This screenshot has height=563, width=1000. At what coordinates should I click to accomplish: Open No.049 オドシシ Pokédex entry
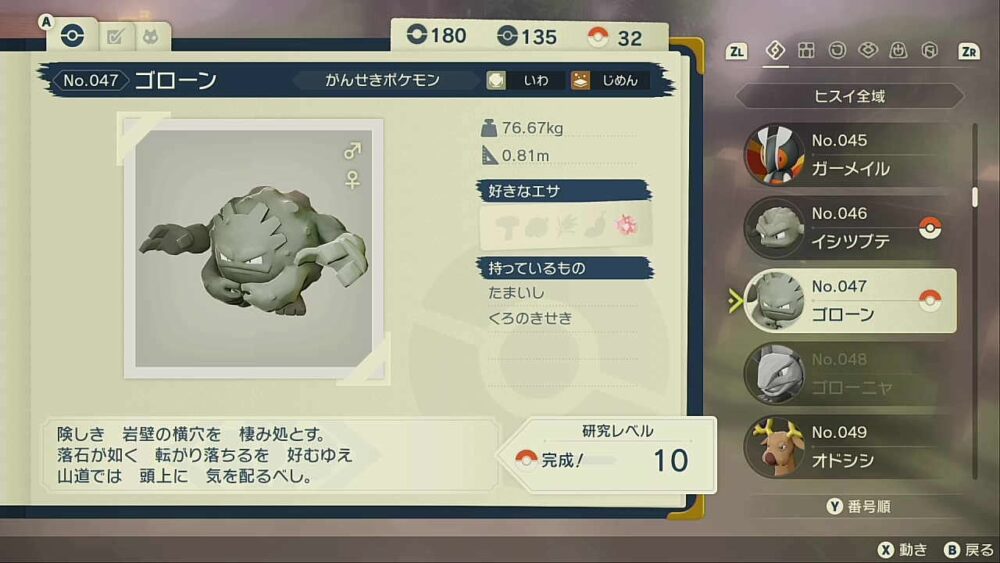point(850,447)
